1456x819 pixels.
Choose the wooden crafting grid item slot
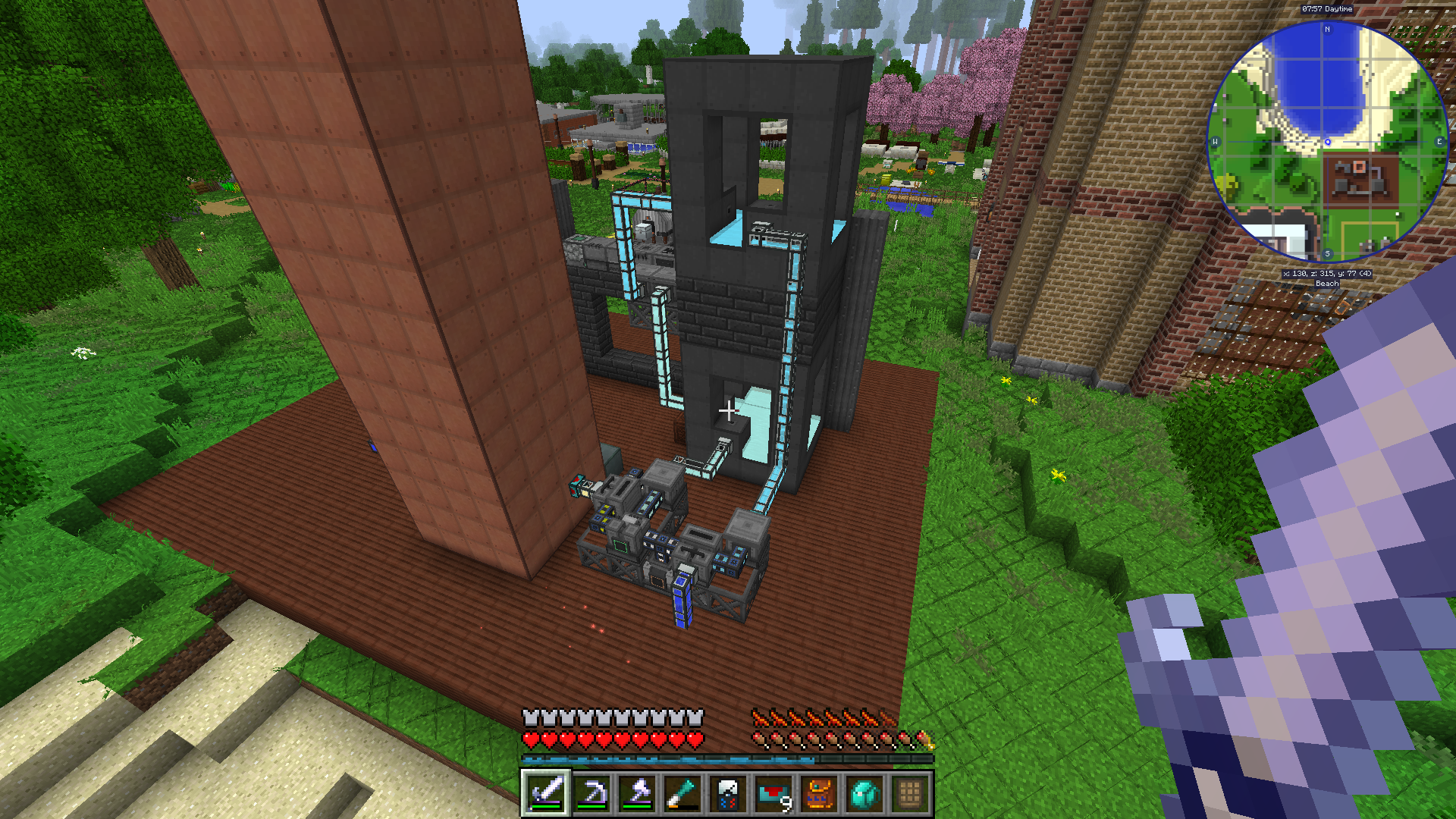click(x=910, y=793)
